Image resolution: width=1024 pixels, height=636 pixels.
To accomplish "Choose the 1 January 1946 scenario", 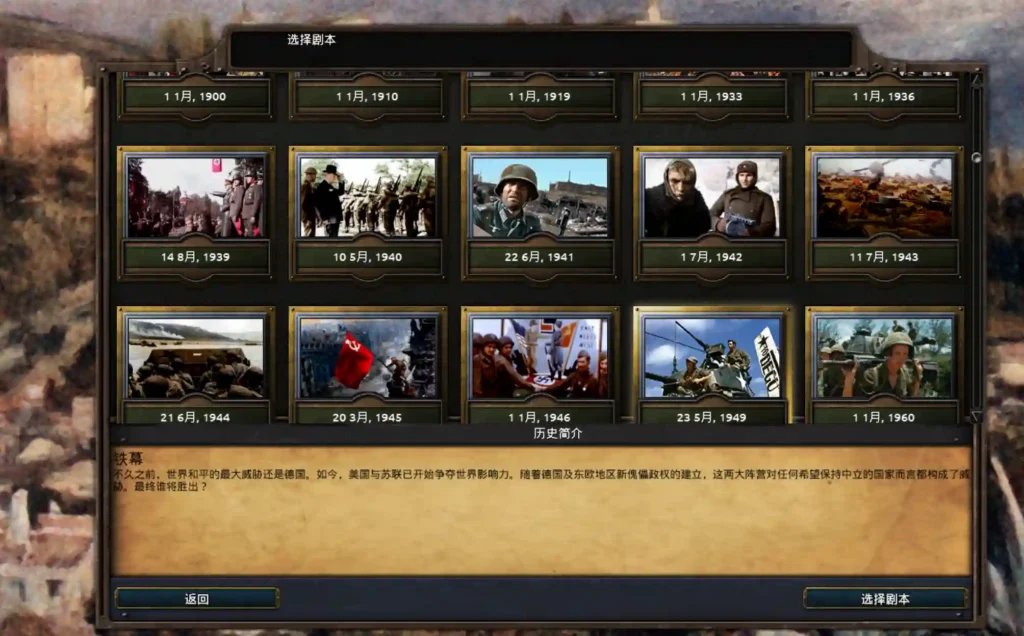I will (x=540, y=358).
